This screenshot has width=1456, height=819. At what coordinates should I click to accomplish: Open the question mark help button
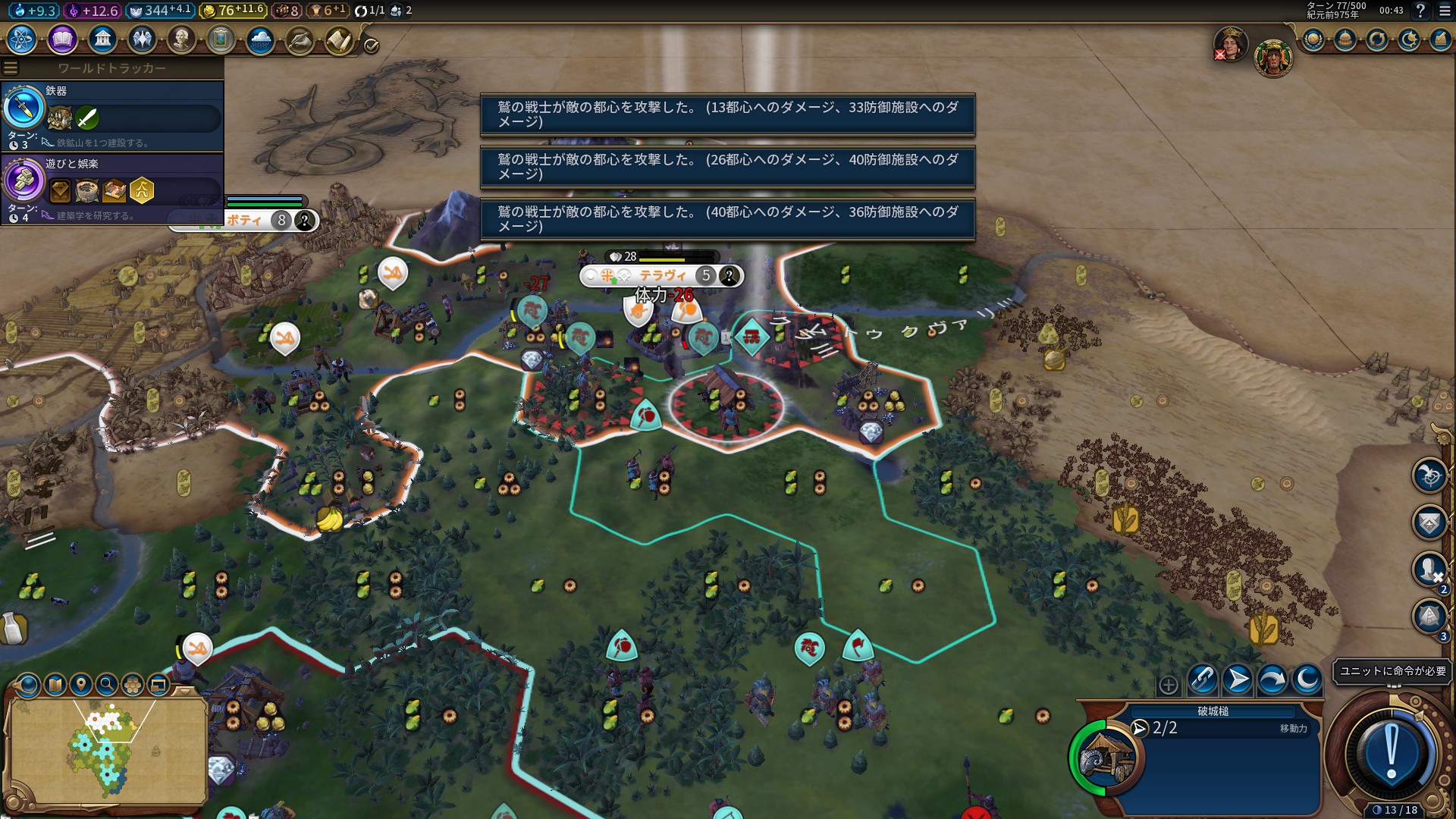[1420, 11]
